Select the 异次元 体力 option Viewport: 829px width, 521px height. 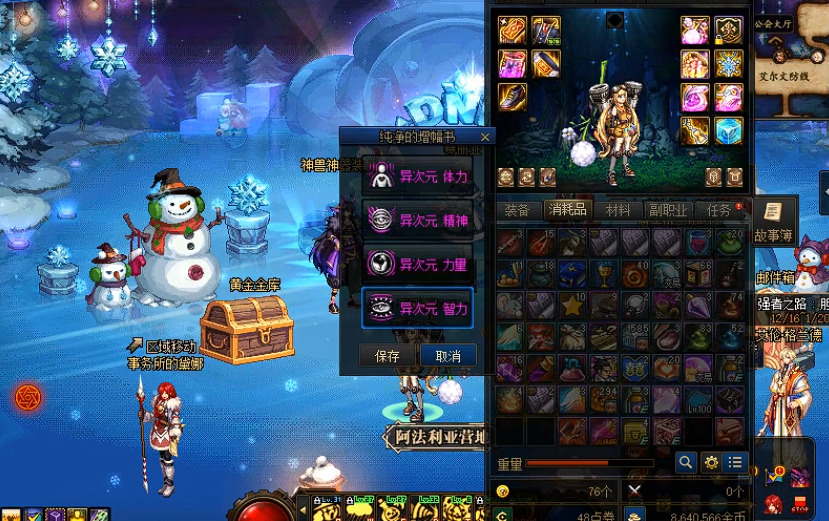[x=417, y=176]
